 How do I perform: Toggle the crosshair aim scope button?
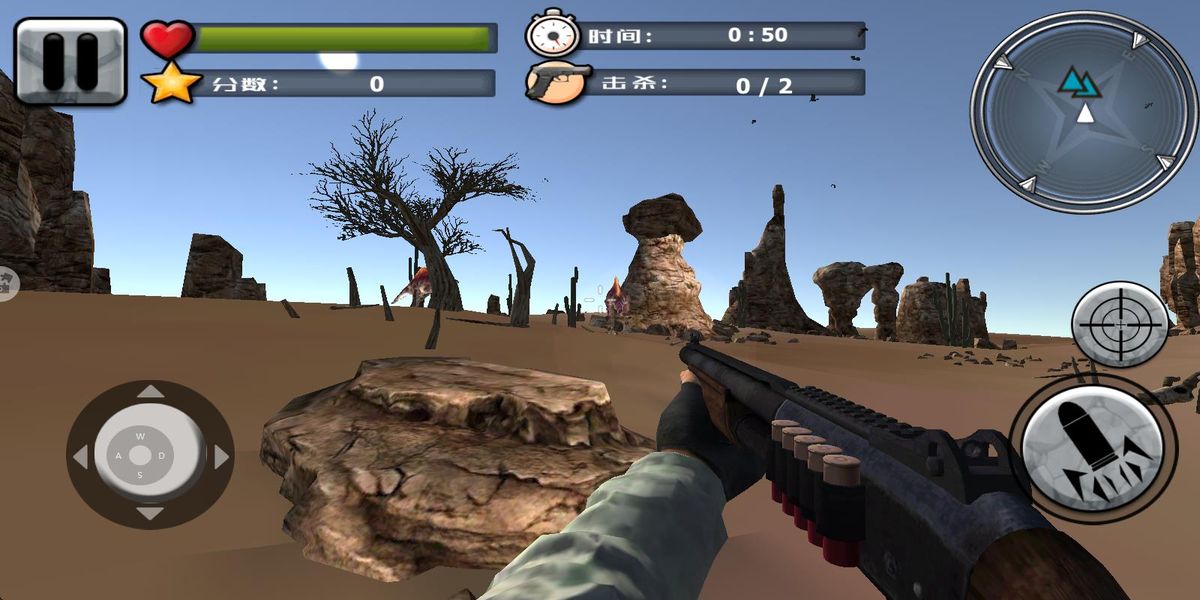[x=1119, y=324]
